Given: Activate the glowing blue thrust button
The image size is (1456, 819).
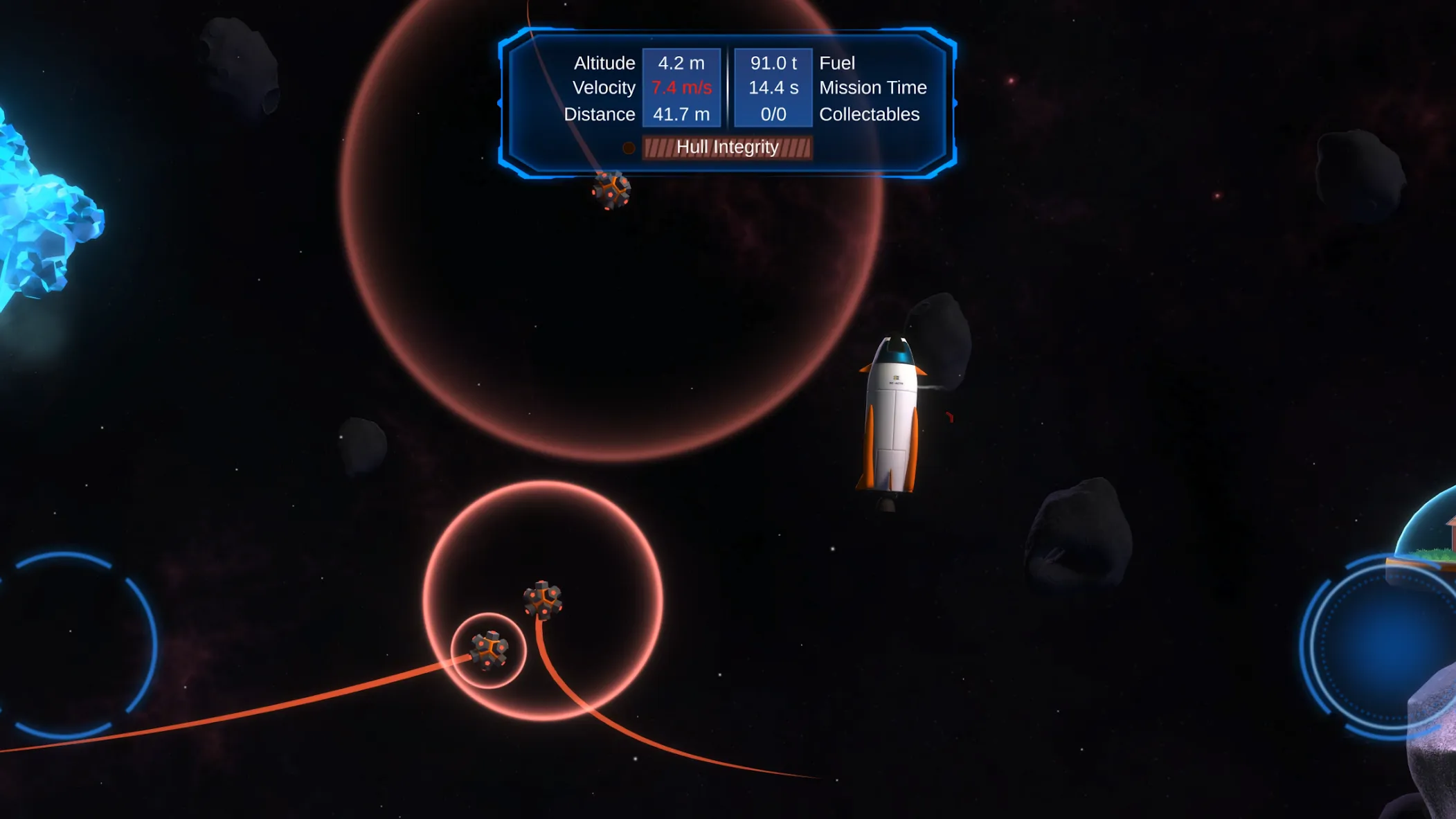Looking at the screenshot, I should pos(1387,646).
